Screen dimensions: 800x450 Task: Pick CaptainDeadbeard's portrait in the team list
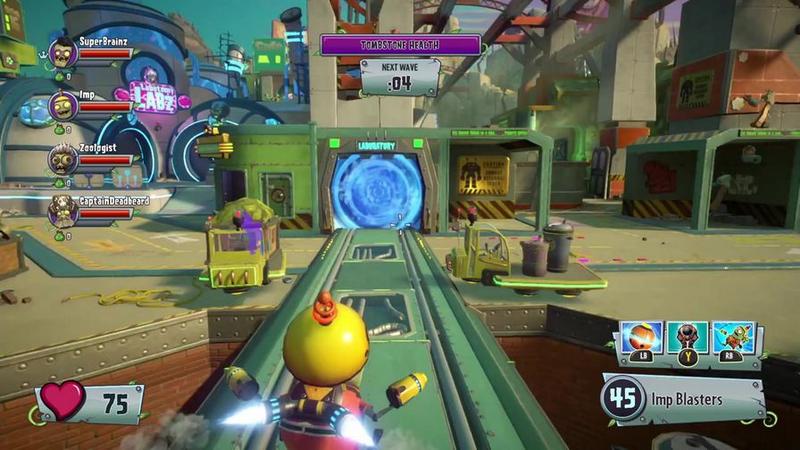(x=63, y=210)
